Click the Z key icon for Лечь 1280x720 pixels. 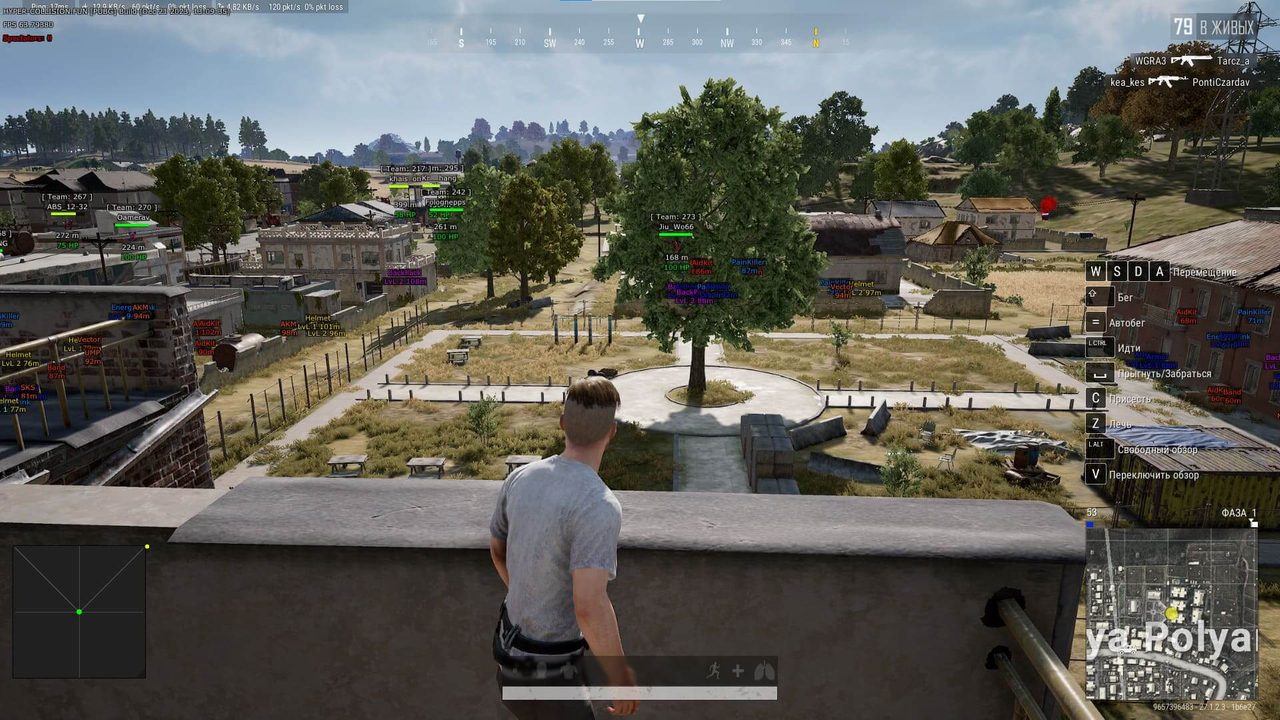(x=1095, y=423)
